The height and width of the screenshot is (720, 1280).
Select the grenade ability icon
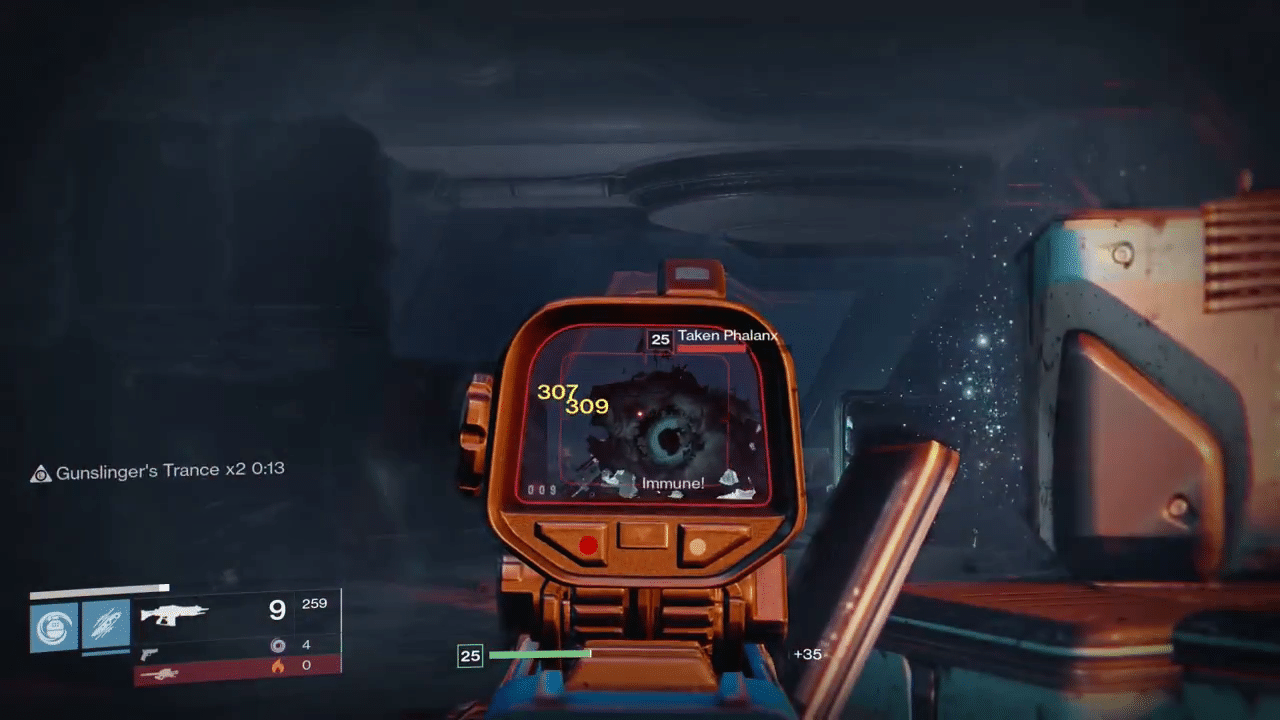point(54,626)
